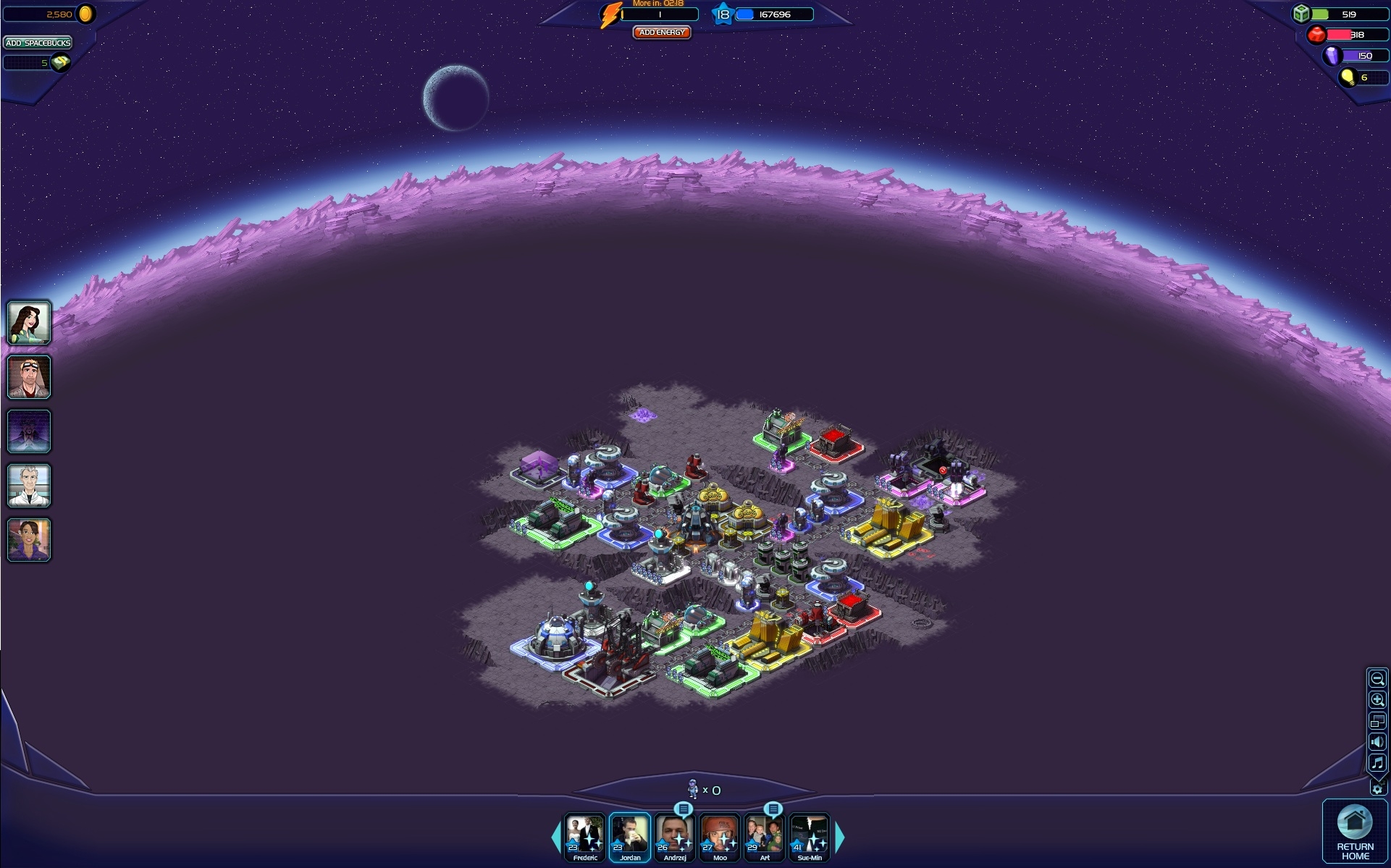Viewport: 1391px width, 868px height.
Task: Visit Sue-Min from the friends list
Action: tap(810, 838)
